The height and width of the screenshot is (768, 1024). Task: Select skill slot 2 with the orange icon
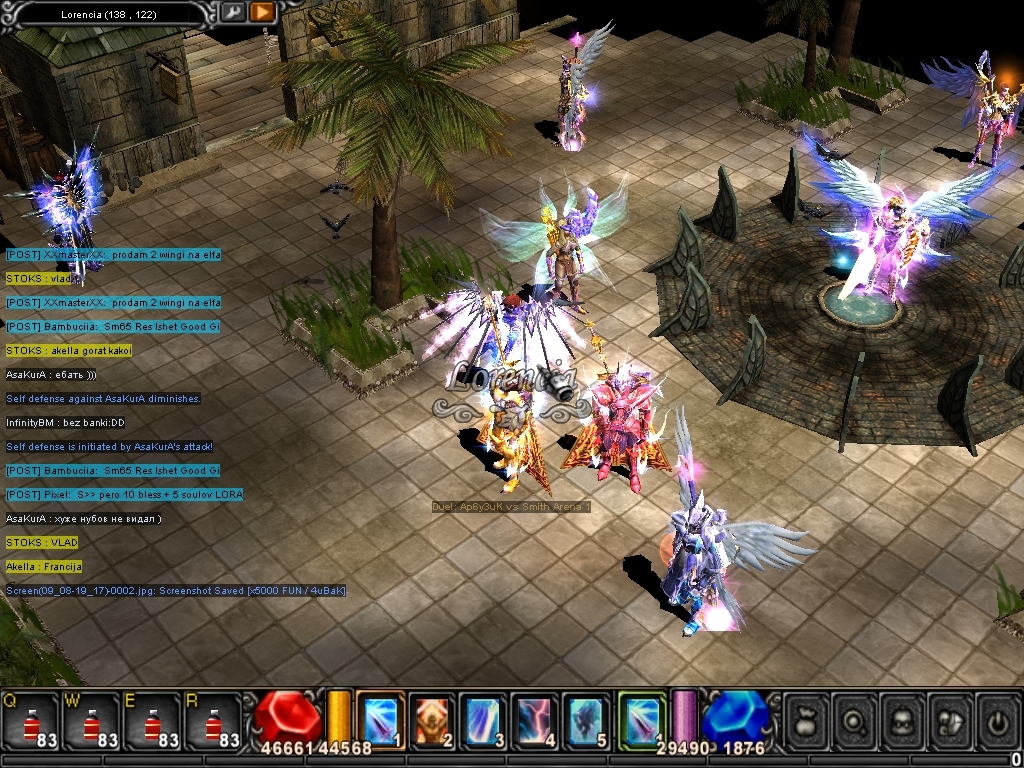[x=432, y=720]
